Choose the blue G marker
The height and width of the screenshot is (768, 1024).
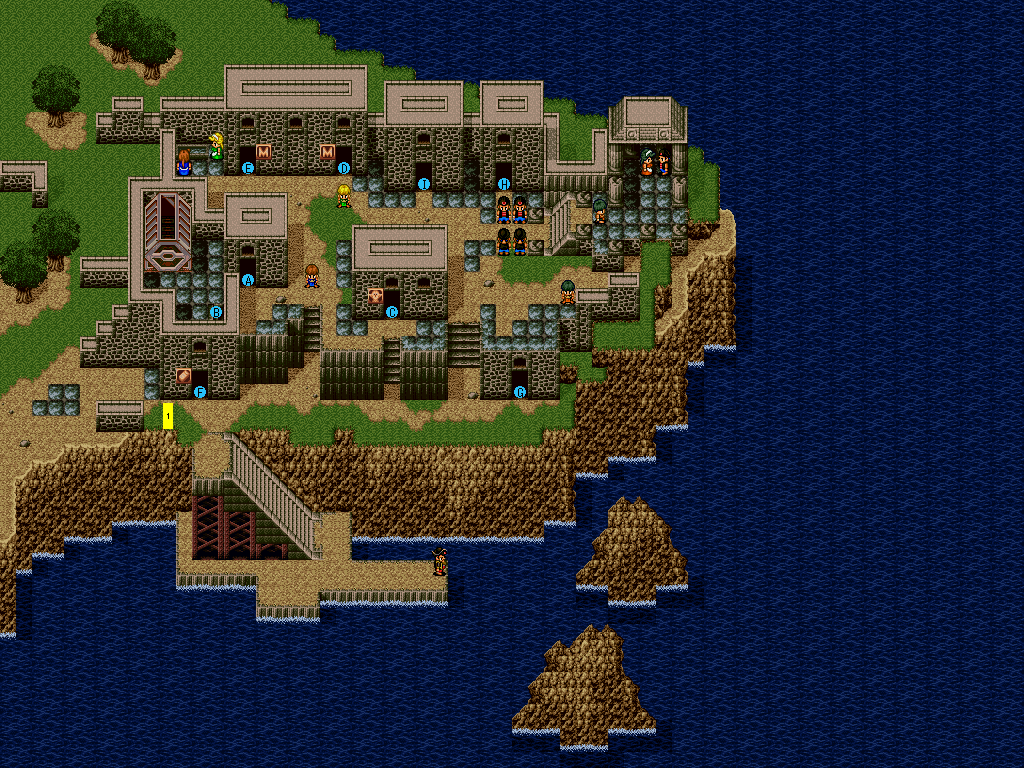519,392
